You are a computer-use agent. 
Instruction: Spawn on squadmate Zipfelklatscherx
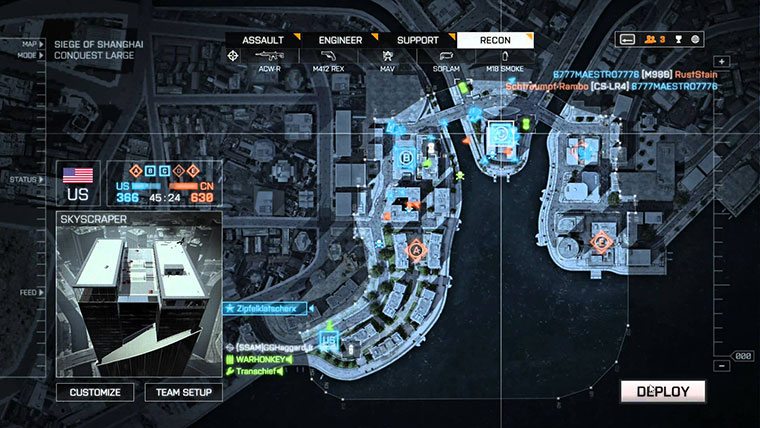[268, 310]
